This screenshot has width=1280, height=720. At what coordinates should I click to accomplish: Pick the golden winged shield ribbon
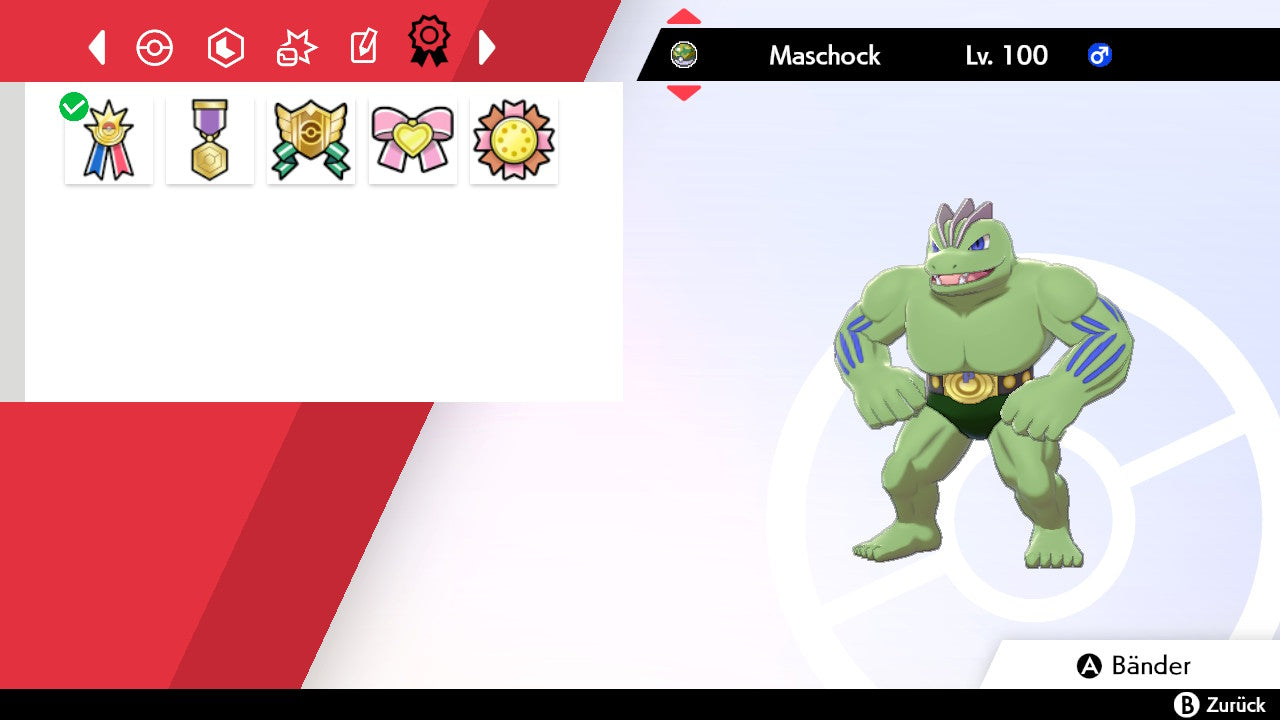[x=311, y=140]
